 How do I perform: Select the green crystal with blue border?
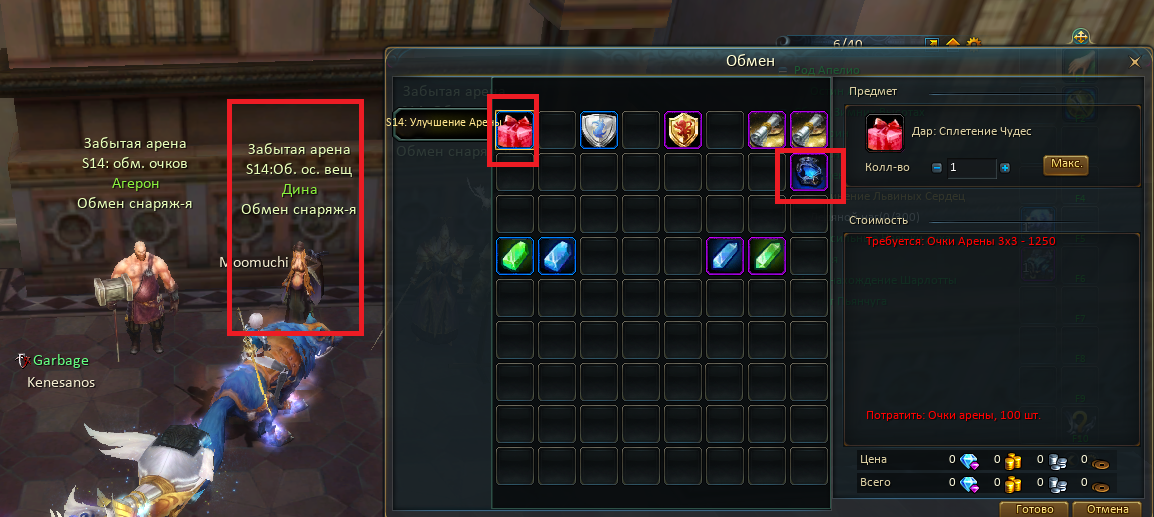[515, 255]
